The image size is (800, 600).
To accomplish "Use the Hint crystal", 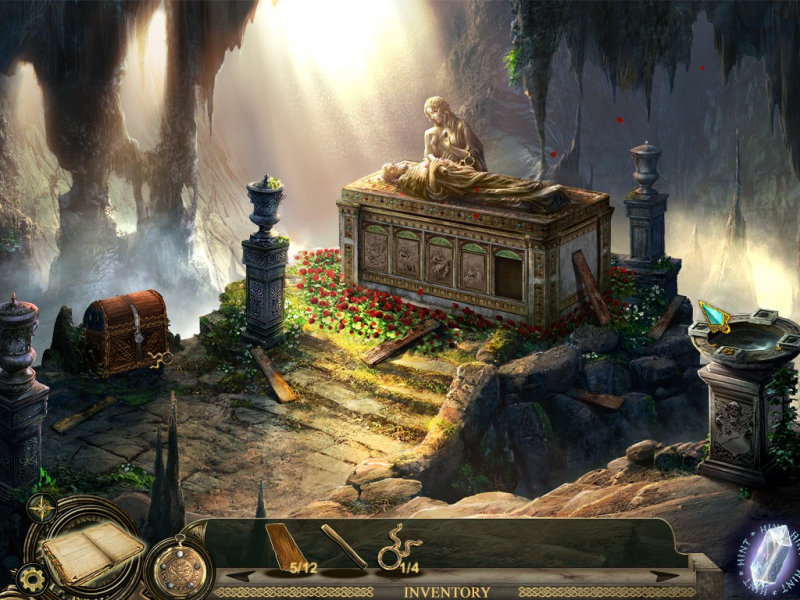I will pyautogui.click(x=770, y=558).
